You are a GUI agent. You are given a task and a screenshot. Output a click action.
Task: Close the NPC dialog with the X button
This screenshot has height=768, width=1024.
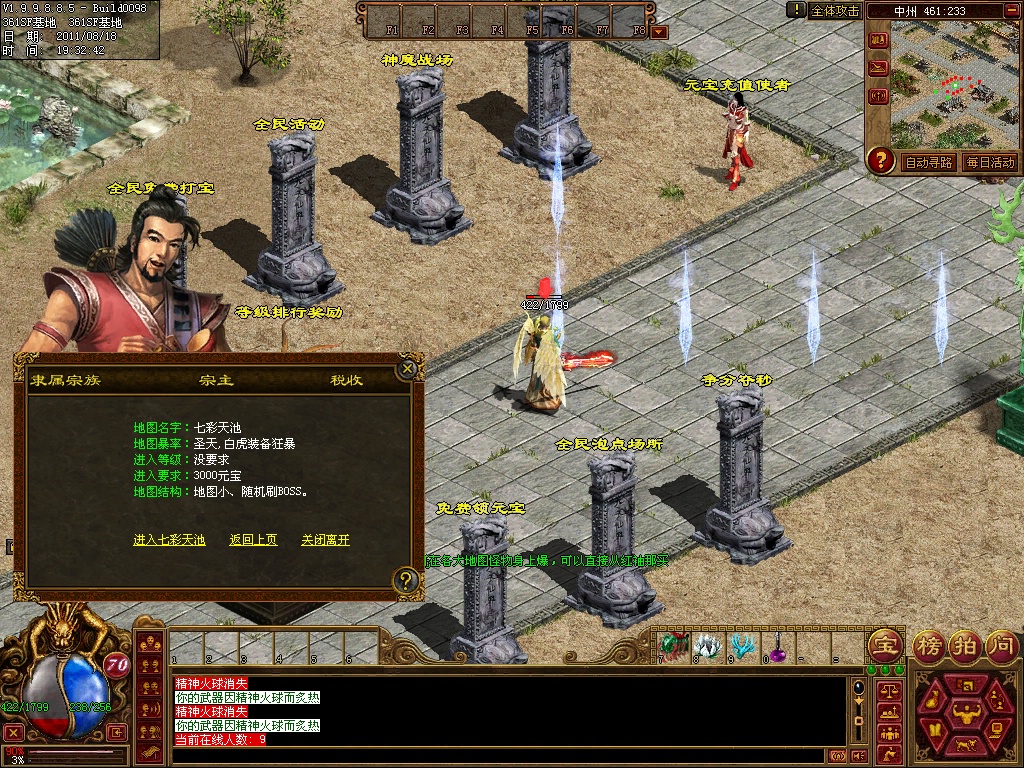pos(406,368)
